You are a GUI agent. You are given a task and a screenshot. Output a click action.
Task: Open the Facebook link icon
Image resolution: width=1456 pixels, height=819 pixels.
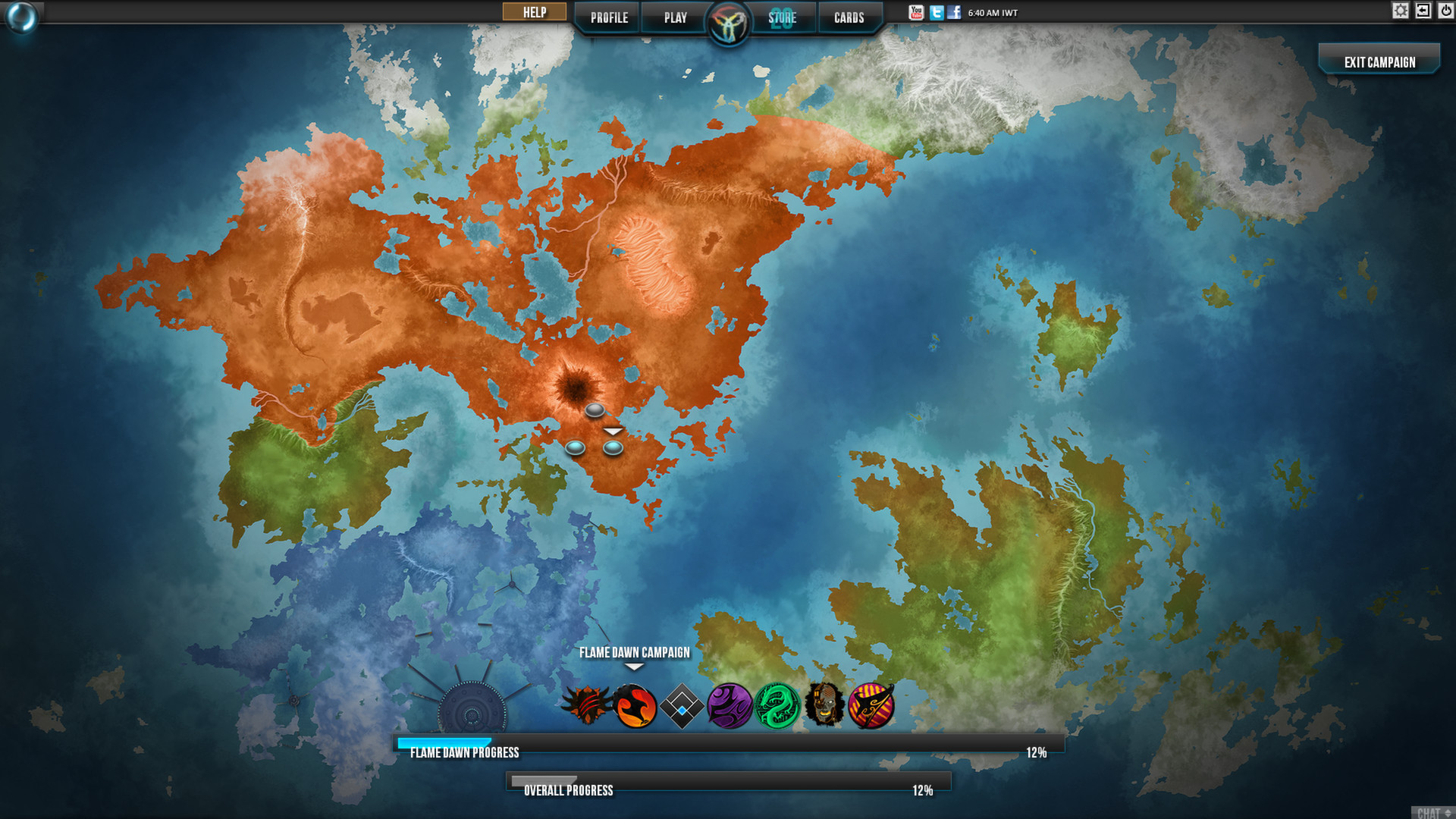point(954,12)
